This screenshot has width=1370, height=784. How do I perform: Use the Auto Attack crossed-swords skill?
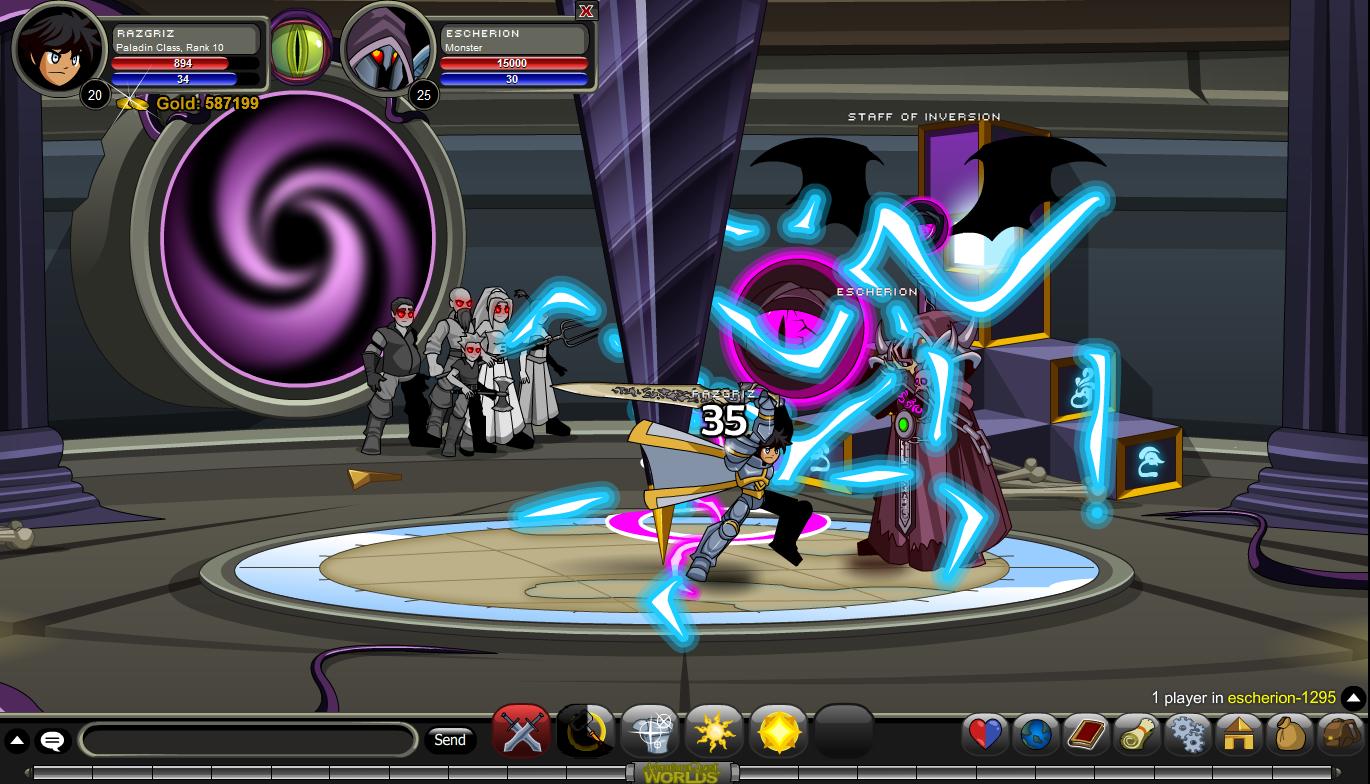[x=521, y=731]
